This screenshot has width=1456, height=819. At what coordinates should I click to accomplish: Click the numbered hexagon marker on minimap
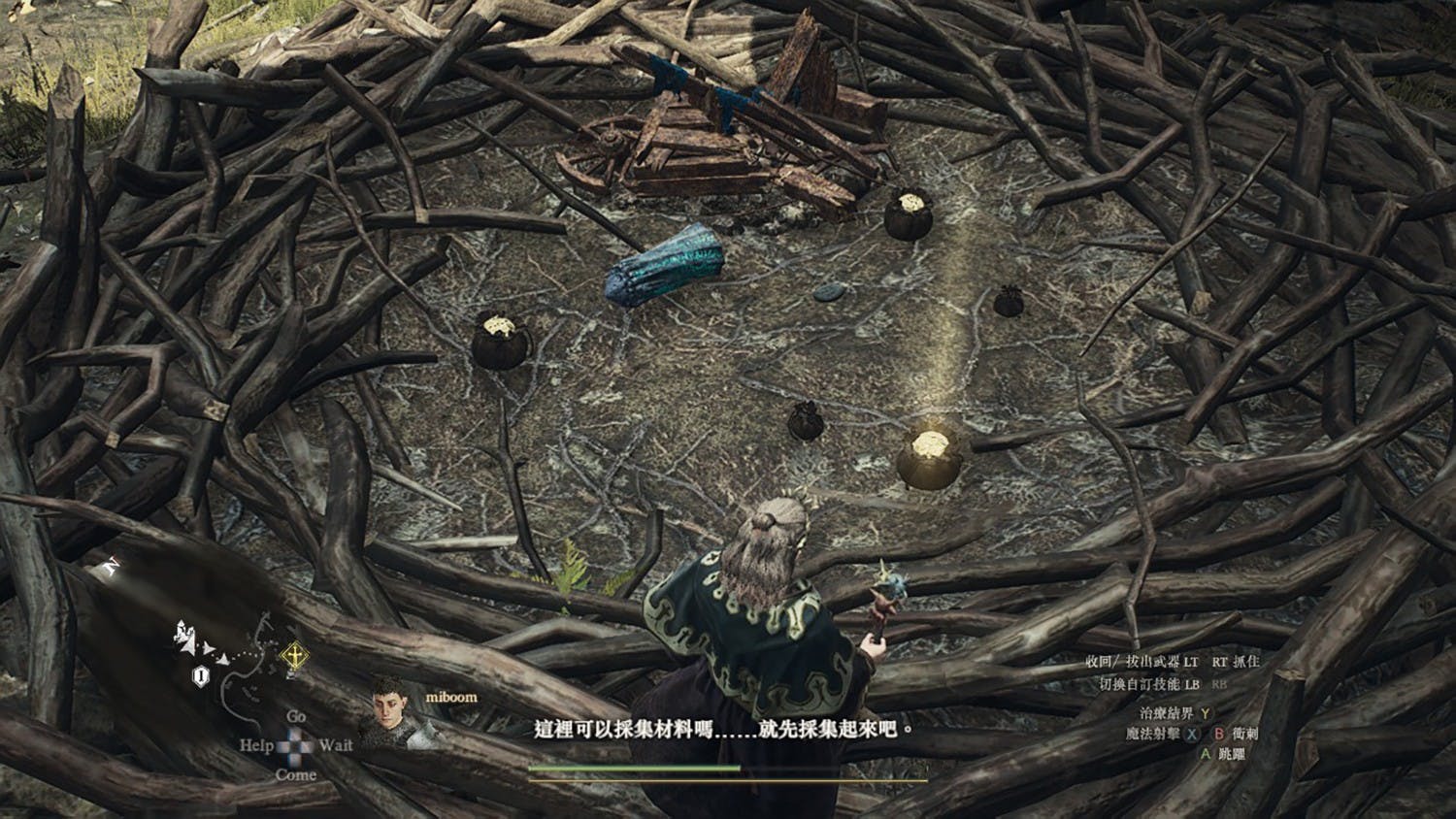[x=200, y=676]
